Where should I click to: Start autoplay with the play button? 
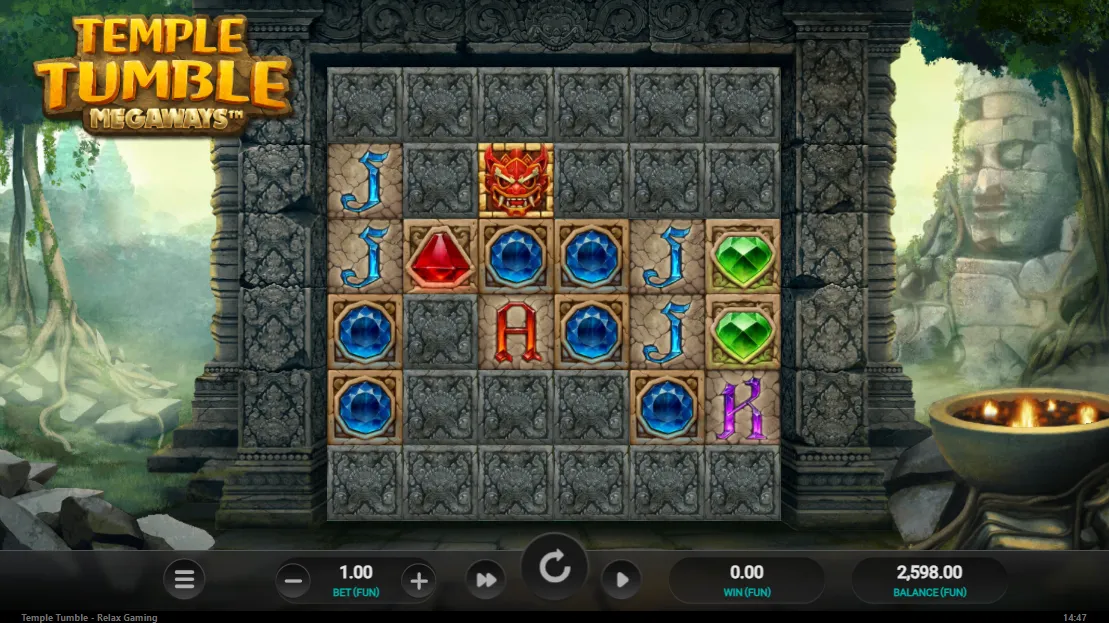point(621,580)
